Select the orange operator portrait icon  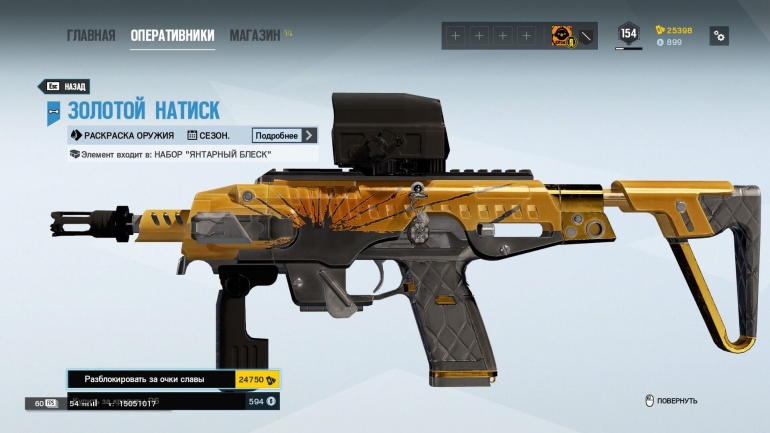(x=561, y=36)
